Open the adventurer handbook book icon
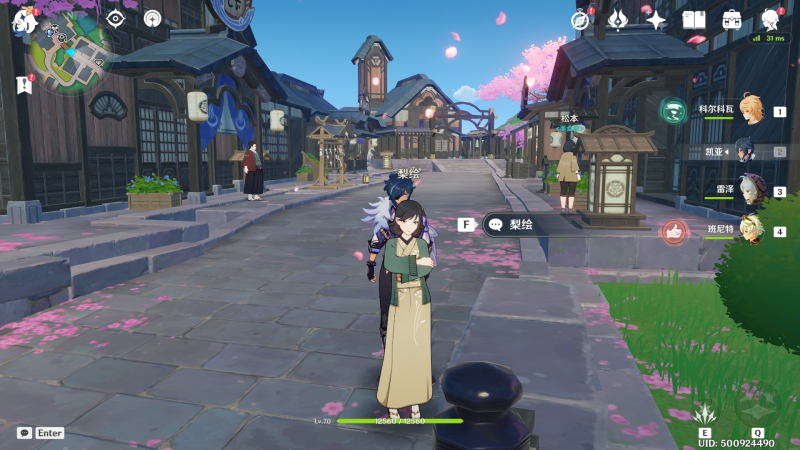Image resolution: width=800 pixels, height=450 pixels. click(x=694, y=20)
